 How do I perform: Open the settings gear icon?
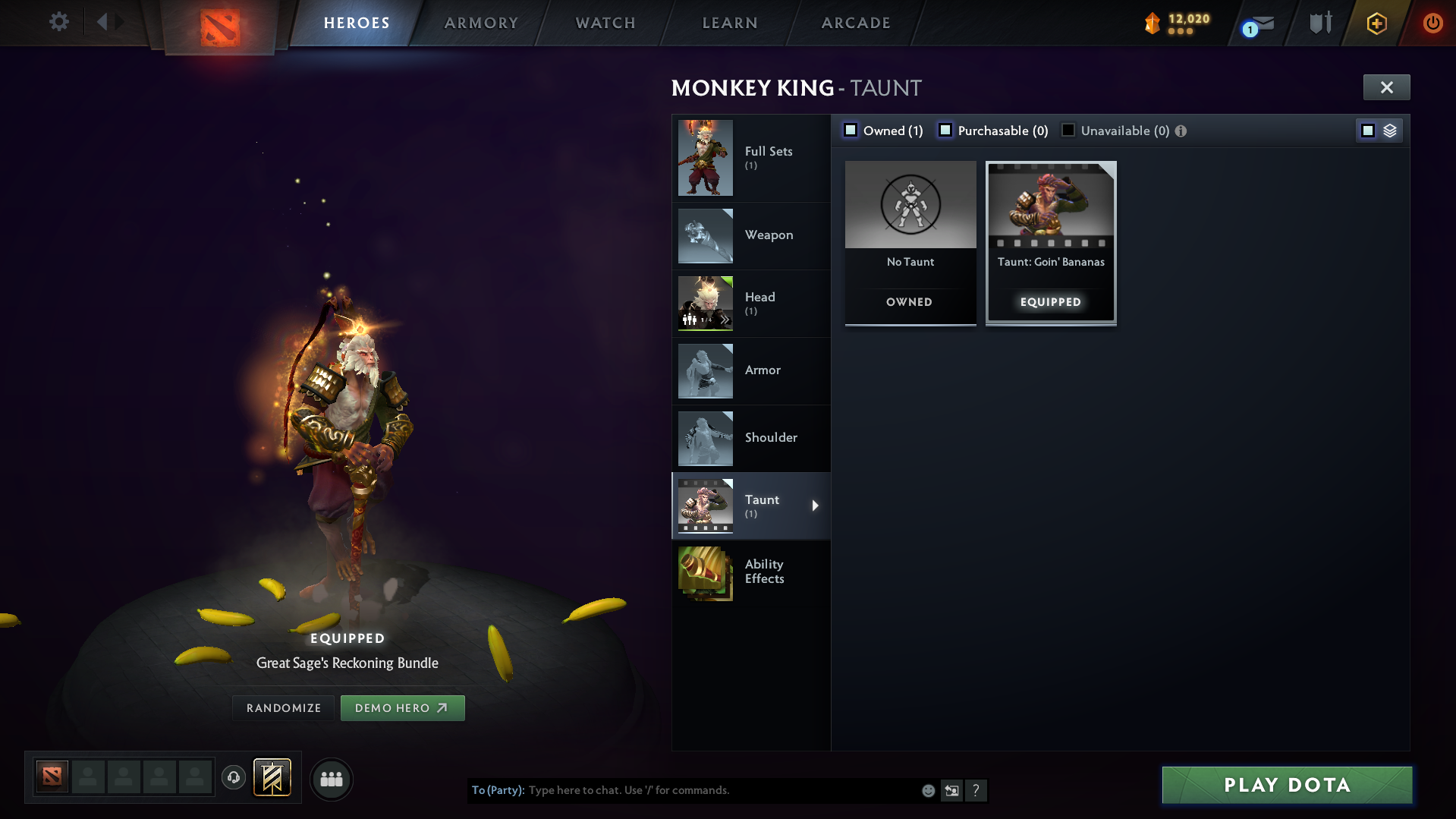58,22
